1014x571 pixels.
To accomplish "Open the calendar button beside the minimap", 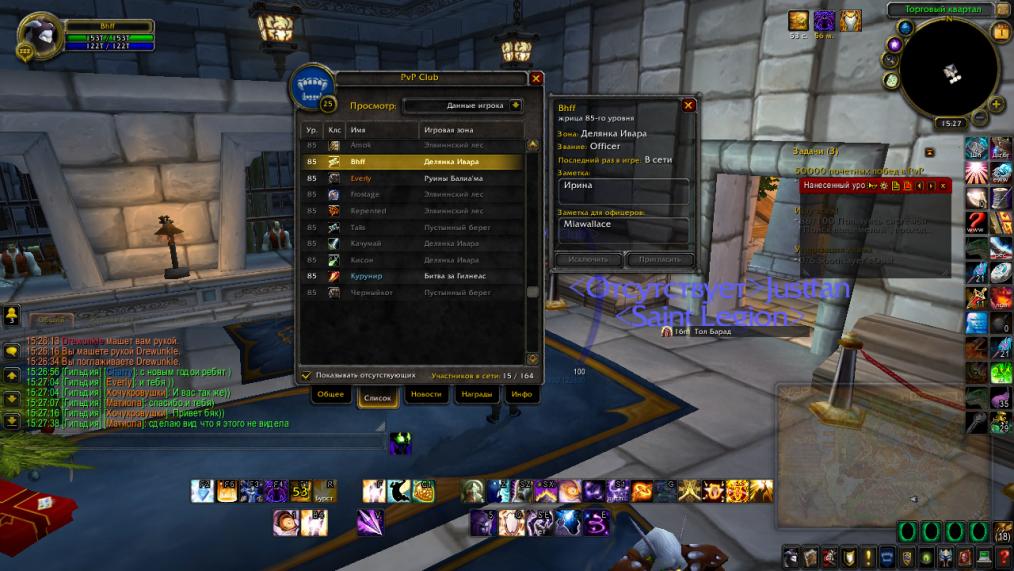I will [x=1000, y=32].
